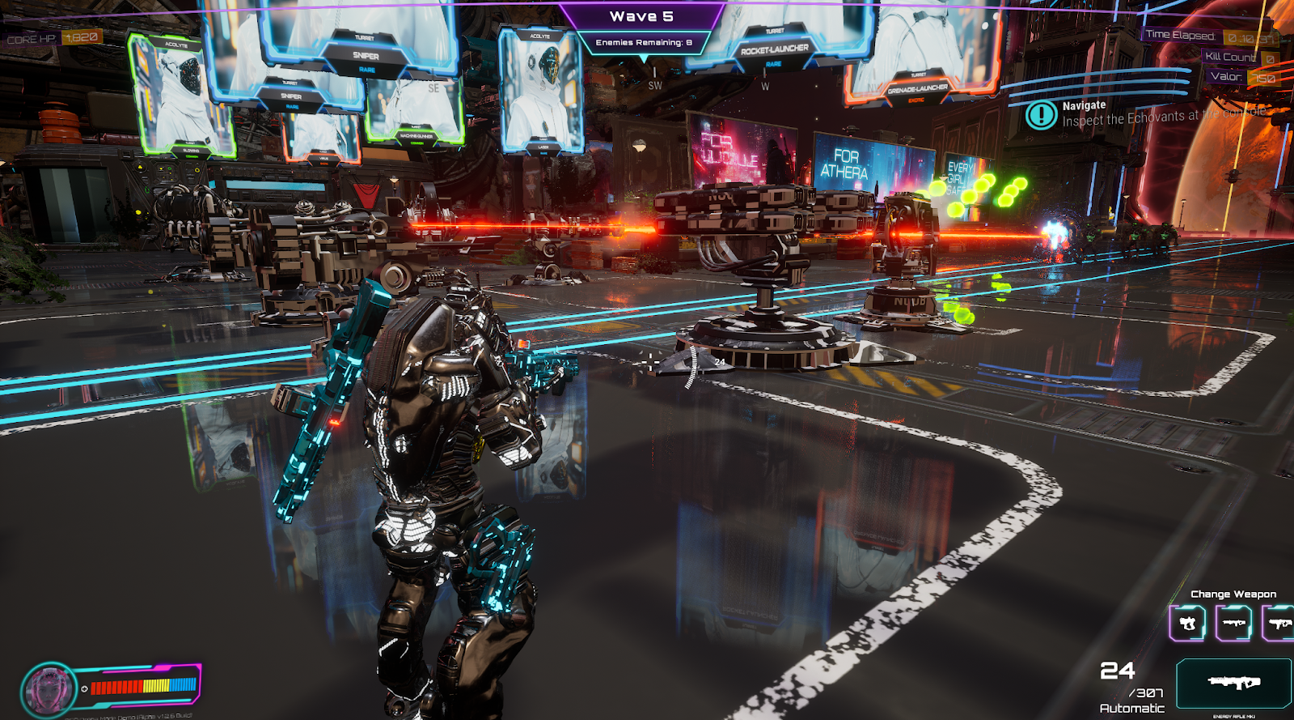Select the pistol weapon slot icon

click(x=1188, y=622)
